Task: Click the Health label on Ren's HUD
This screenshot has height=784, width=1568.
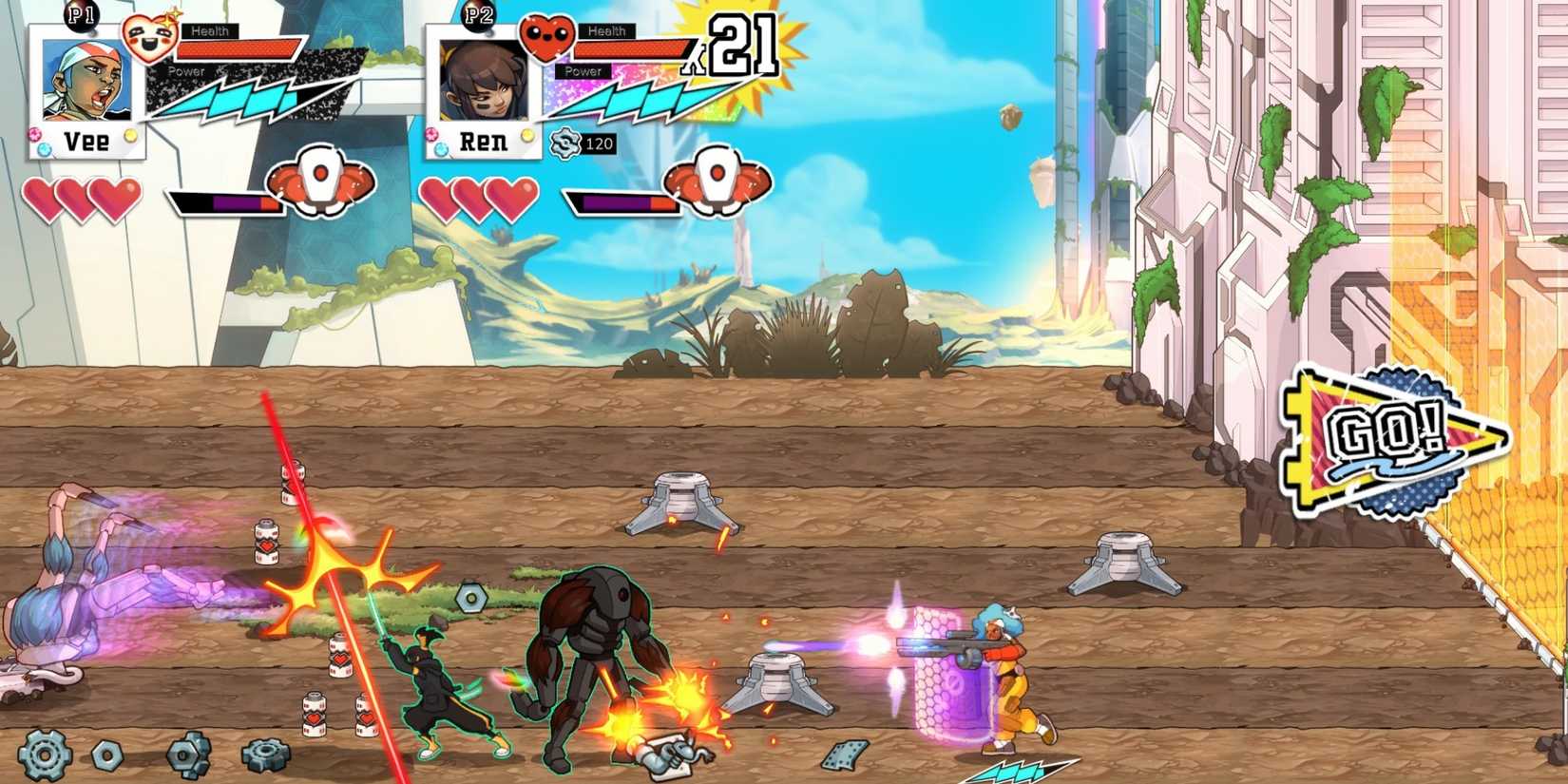Action: pos(608,29)
